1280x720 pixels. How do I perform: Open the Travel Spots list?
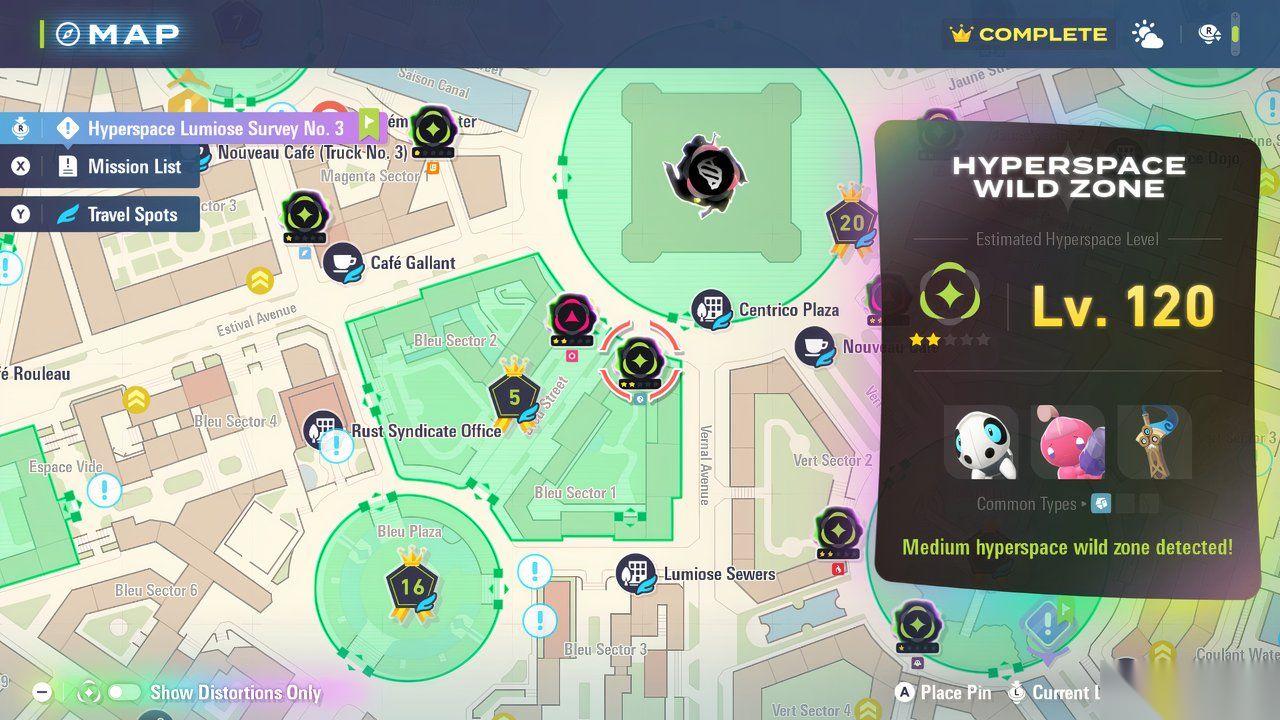(x=132, y=215)
